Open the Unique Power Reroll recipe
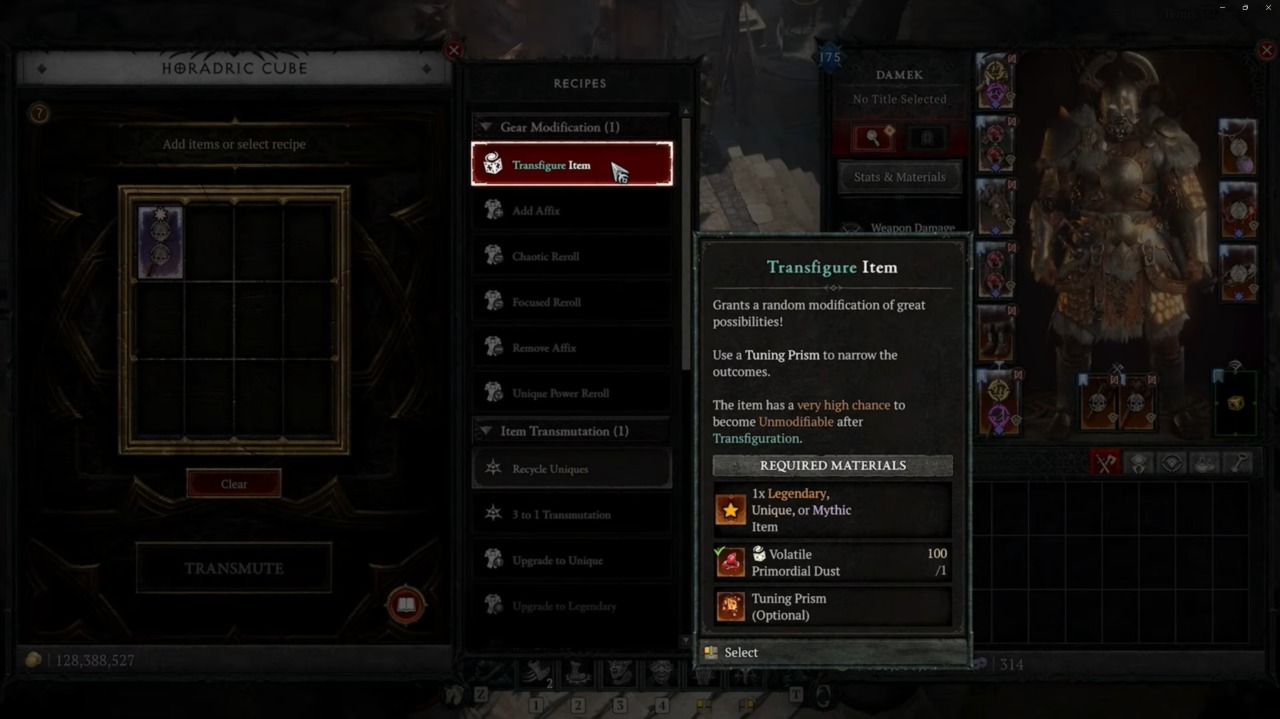Viewport: 1280px width, 719px height. [x=571, y=393]
